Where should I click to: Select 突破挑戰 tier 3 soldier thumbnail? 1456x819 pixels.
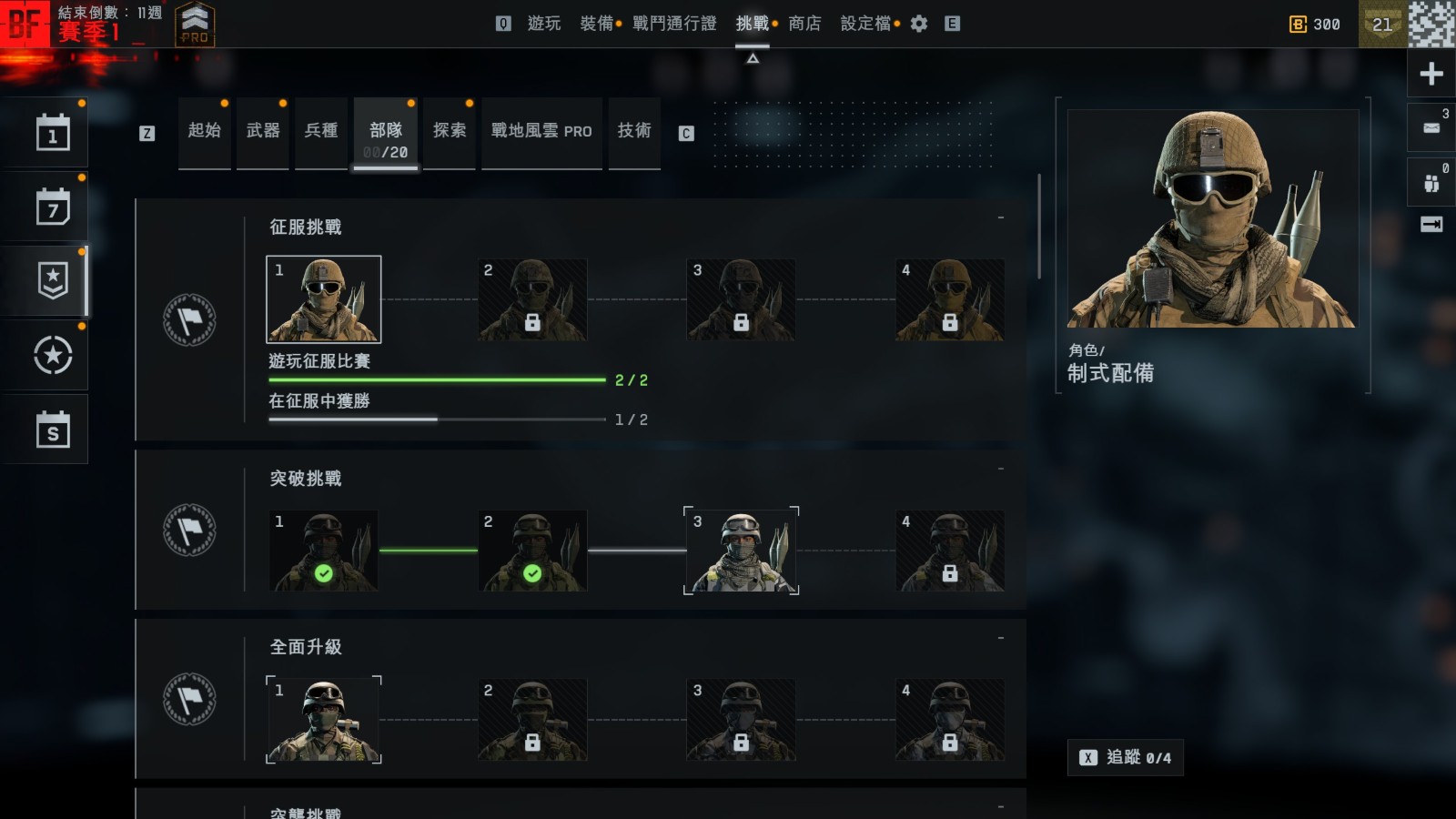coord(741,551)
